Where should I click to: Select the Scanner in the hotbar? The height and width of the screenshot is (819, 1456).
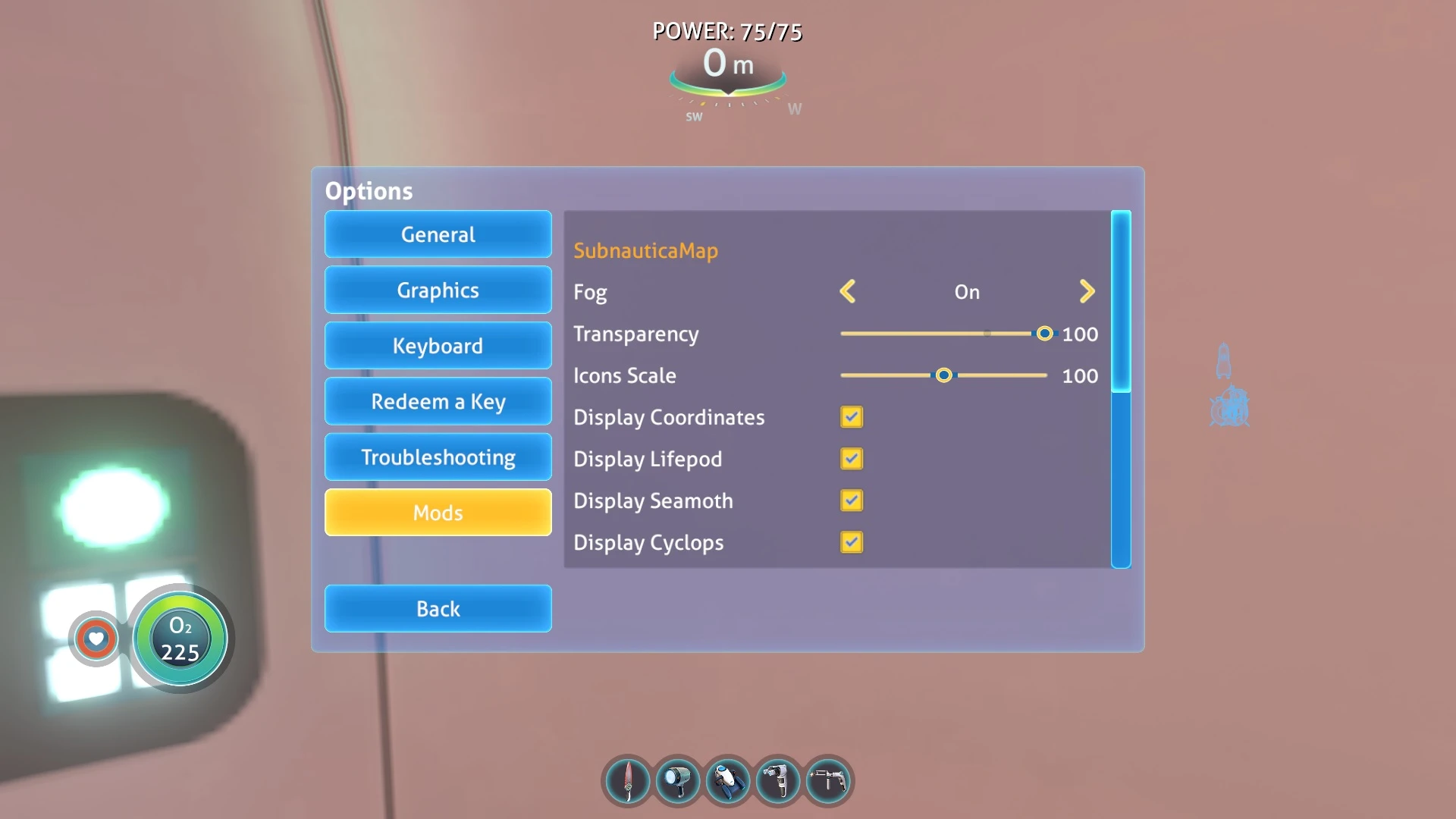pos(779,781)
